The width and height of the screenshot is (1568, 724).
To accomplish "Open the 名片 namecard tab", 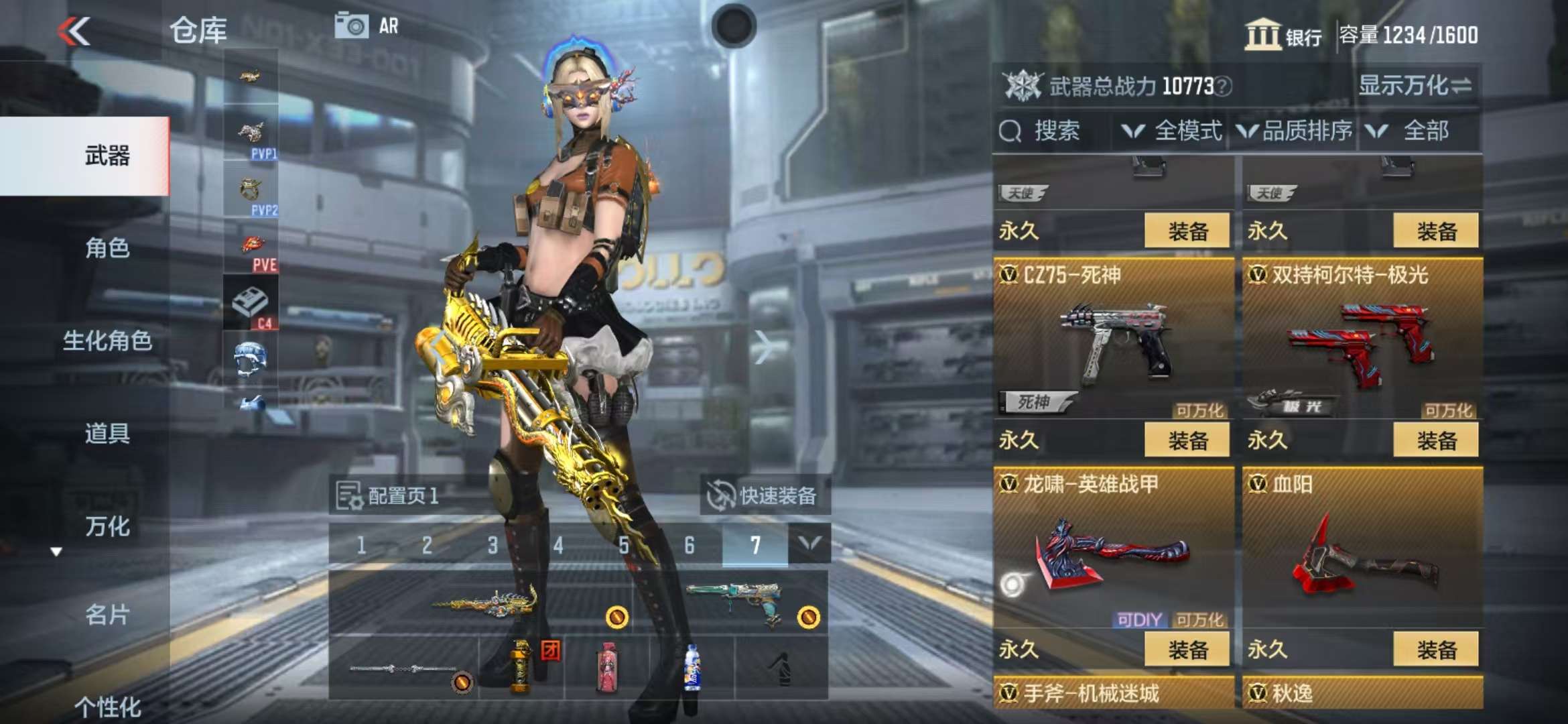I will [107, 614].
